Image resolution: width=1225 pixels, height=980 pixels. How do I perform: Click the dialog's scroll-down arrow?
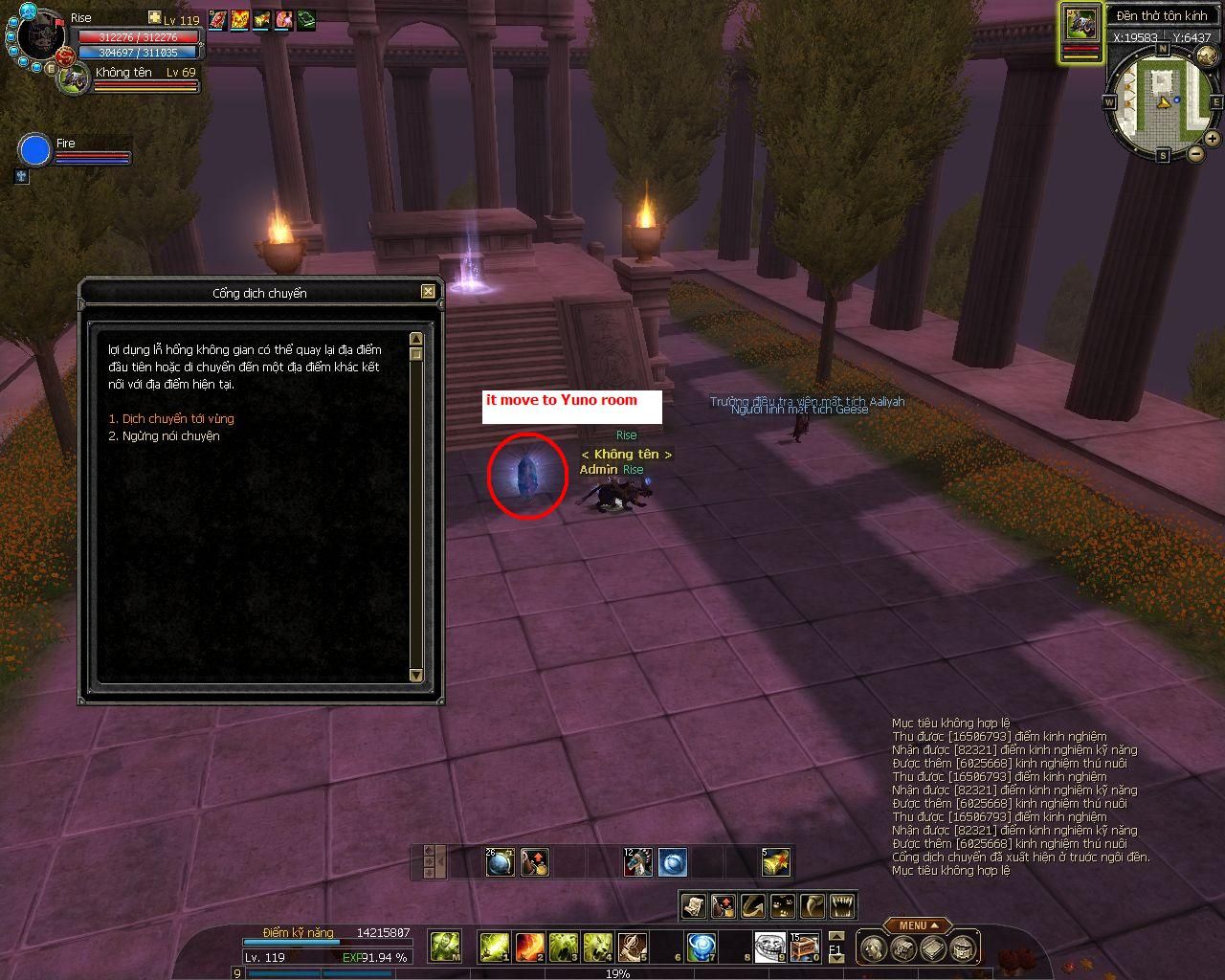pyautogui.click(x=415, y=675)
